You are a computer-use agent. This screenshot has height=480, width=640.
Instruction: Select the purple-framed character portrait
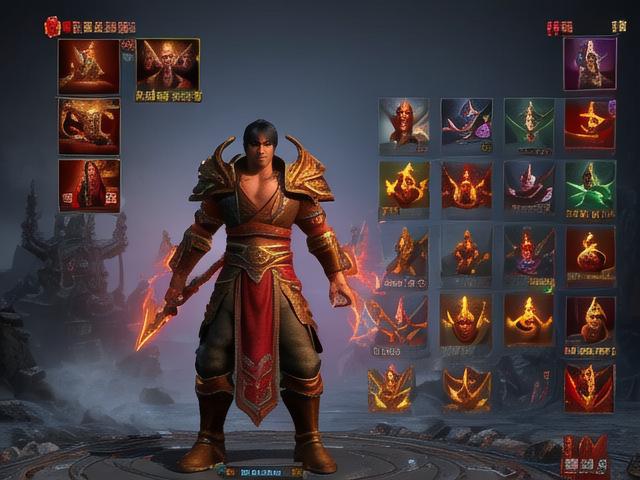[x=589, y=63]
